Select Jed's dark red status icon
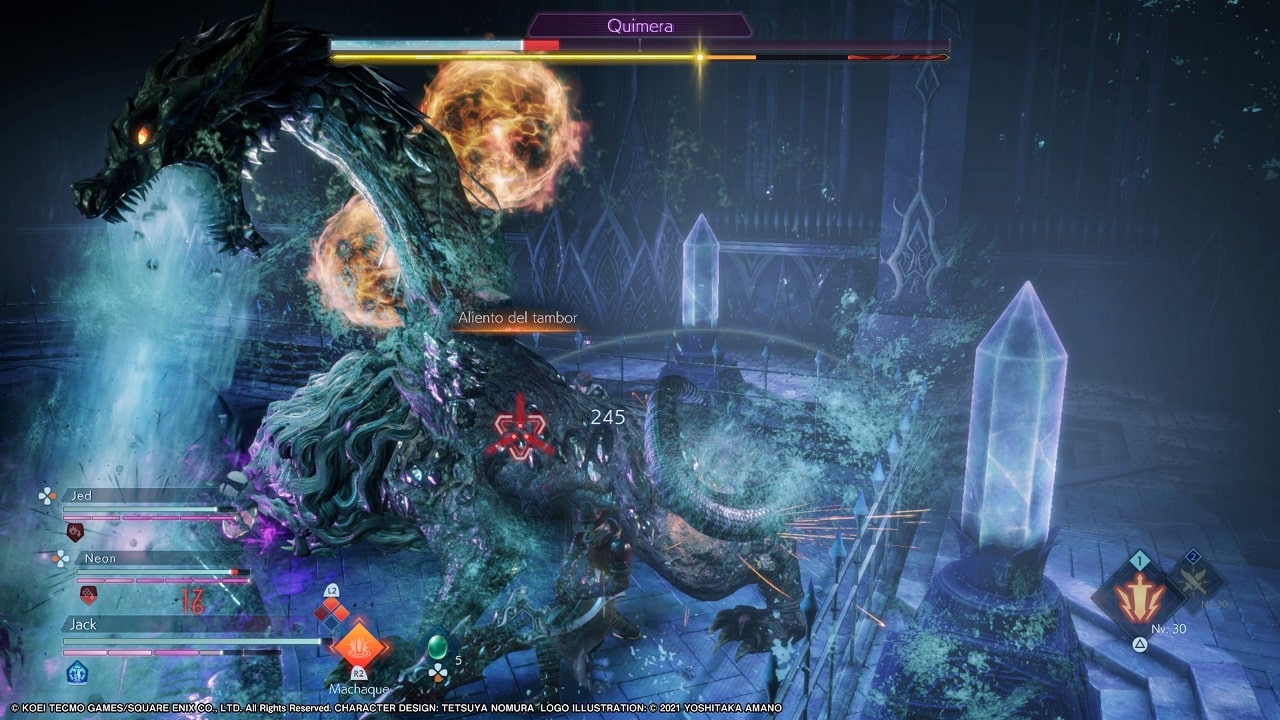 point(74,531)
